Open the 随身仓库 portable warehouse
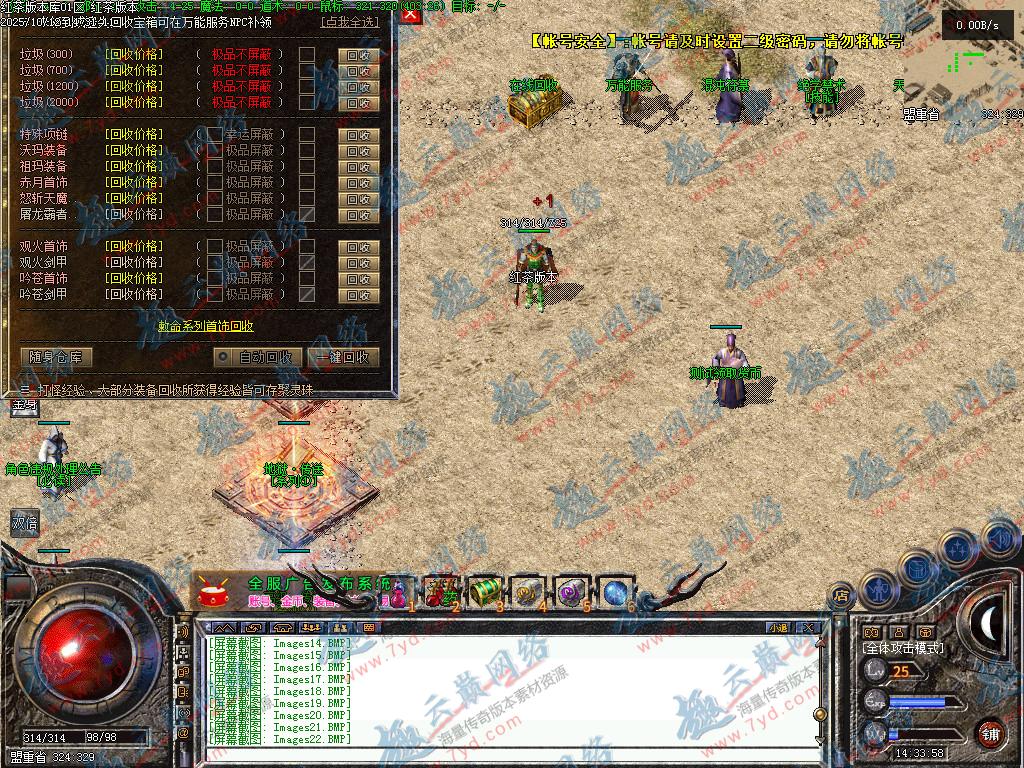1024x768 pixels. 56,357
